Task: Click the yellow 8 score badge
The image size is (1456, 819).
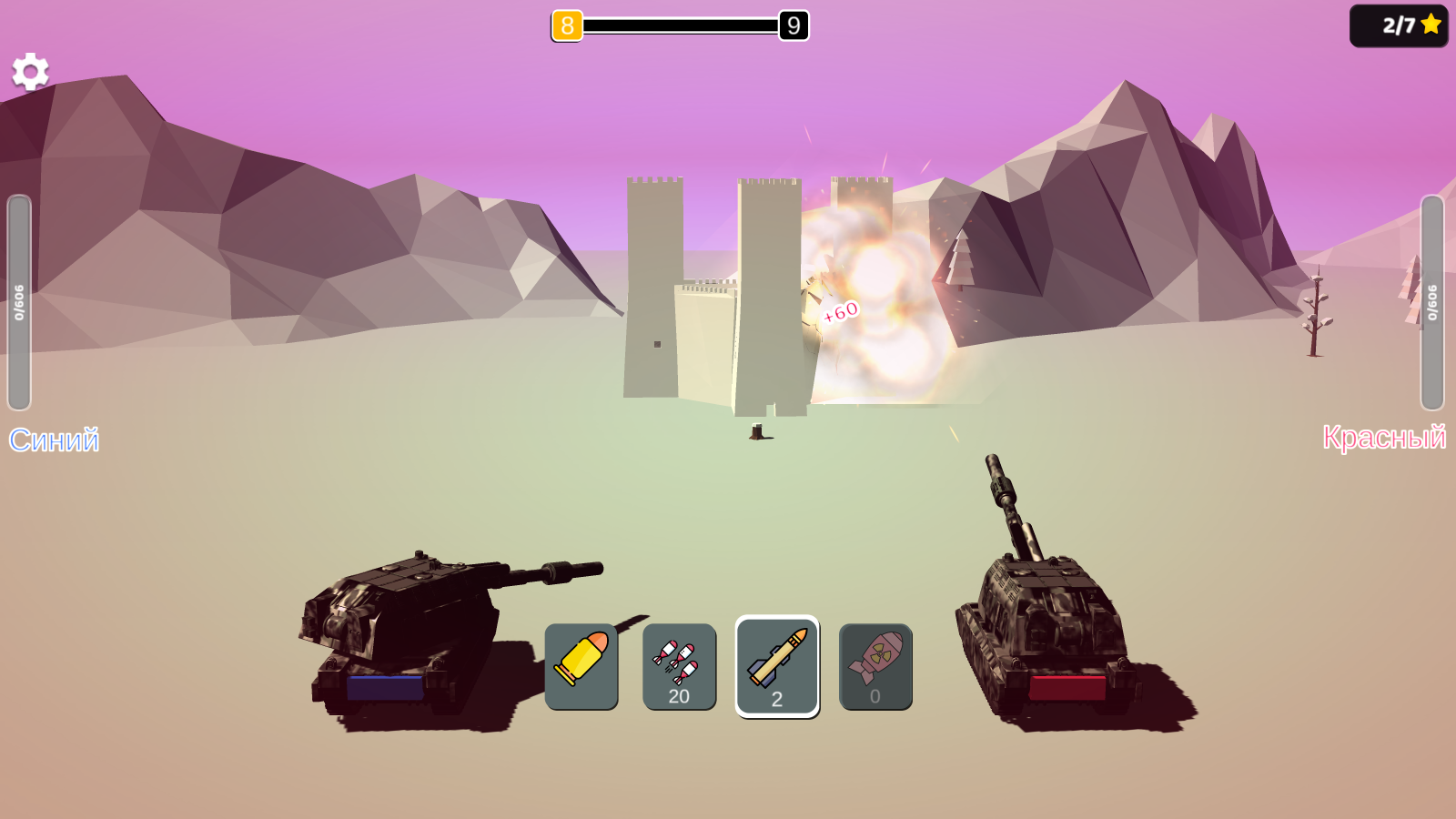Action: point(566,26)
